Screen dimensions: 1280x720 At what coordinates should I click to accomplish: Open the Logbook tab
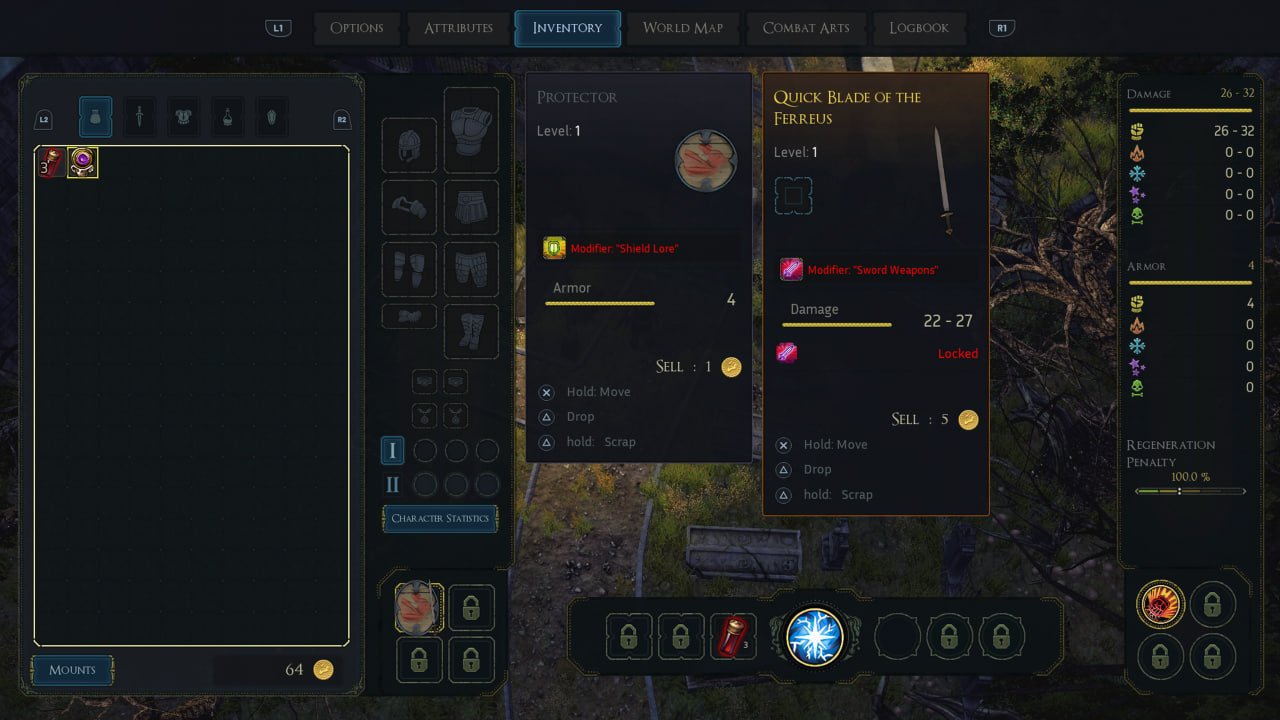918,28
